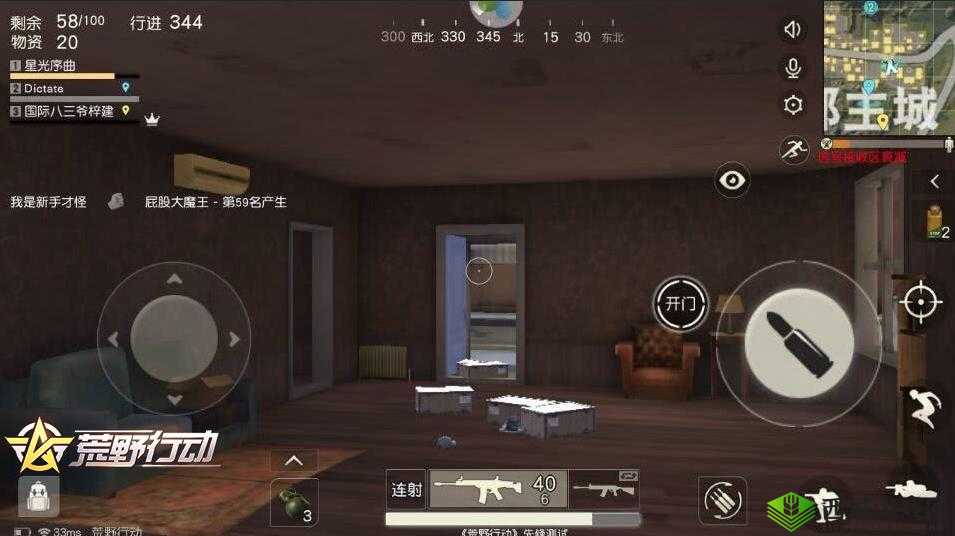Aim down sights with the crosshair button
This screenshot has height=536, width=955.
(921, 301)
